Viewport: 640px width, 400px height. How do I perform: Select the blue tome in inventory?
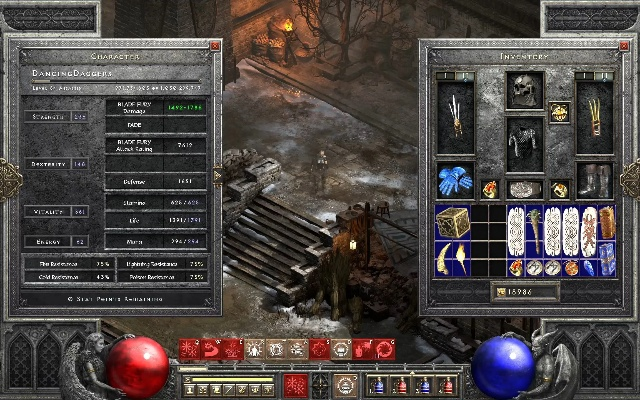coord(606,259)
